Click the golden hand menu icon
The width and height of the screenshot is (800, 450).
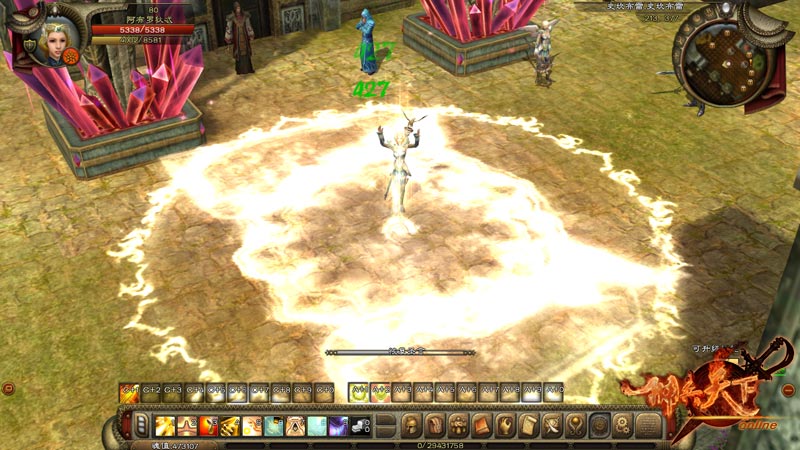(x=507, y=425)
